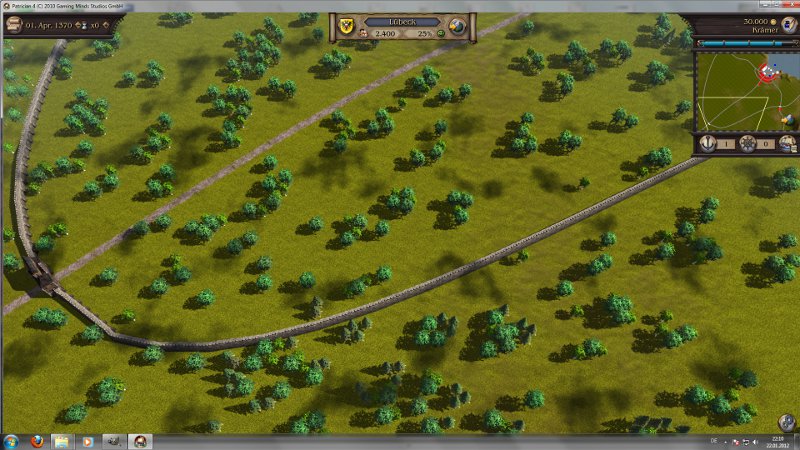Open the globe sea map view

(458, 25)
